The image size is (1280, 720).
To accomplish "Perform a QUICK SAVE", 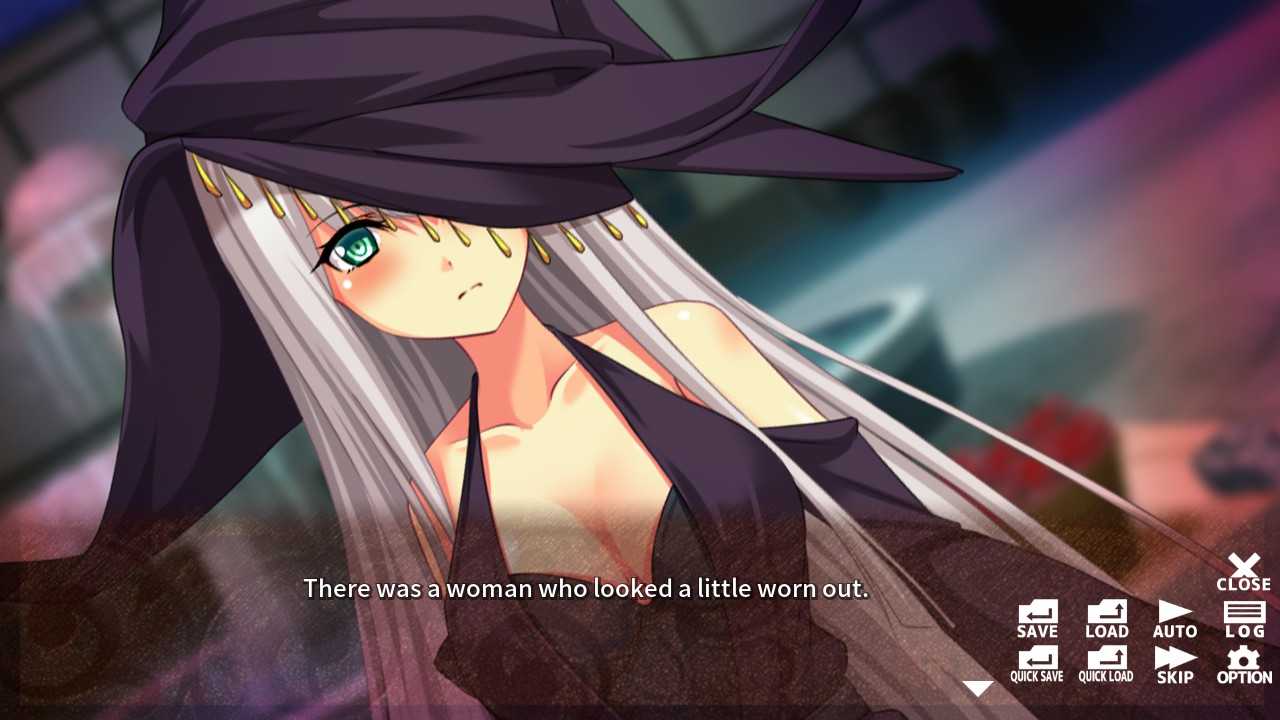I will click(x=1036, y=663).
